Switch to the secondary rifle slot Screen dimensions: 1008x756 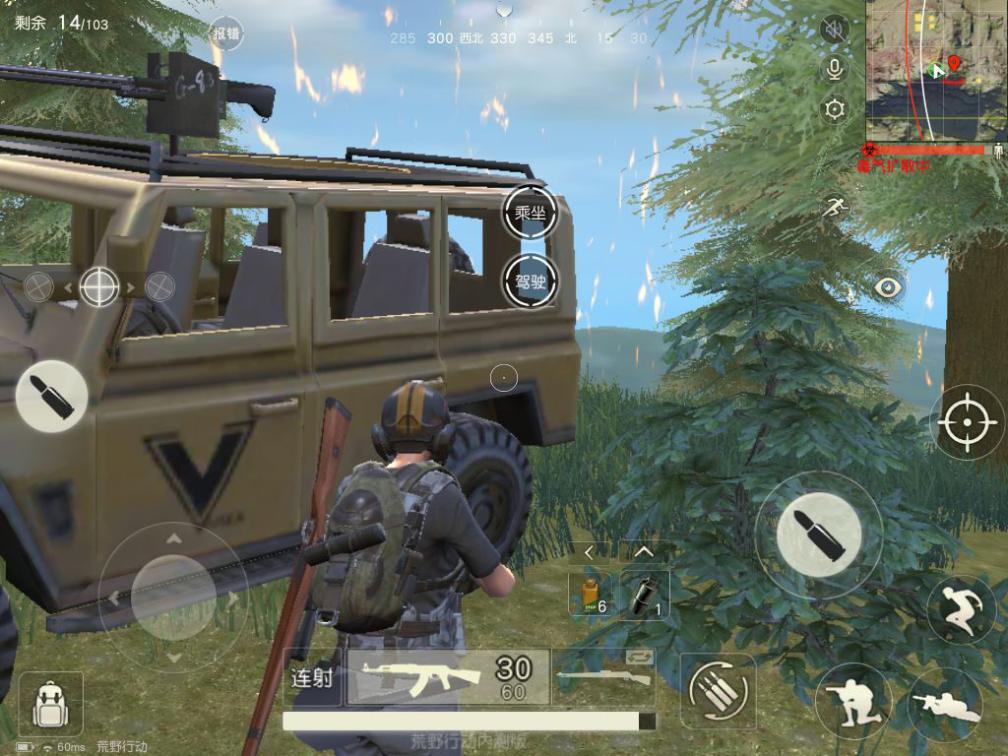coord(604,678)
